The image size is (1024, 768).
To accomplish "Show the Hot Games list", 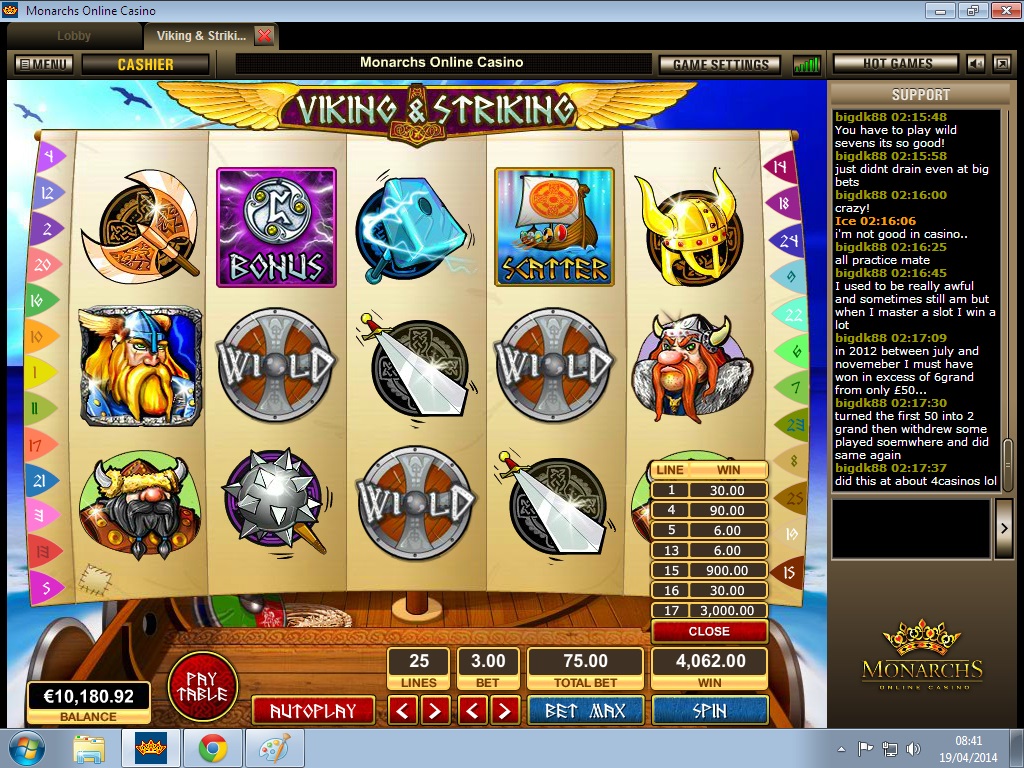I will (897, 64).
